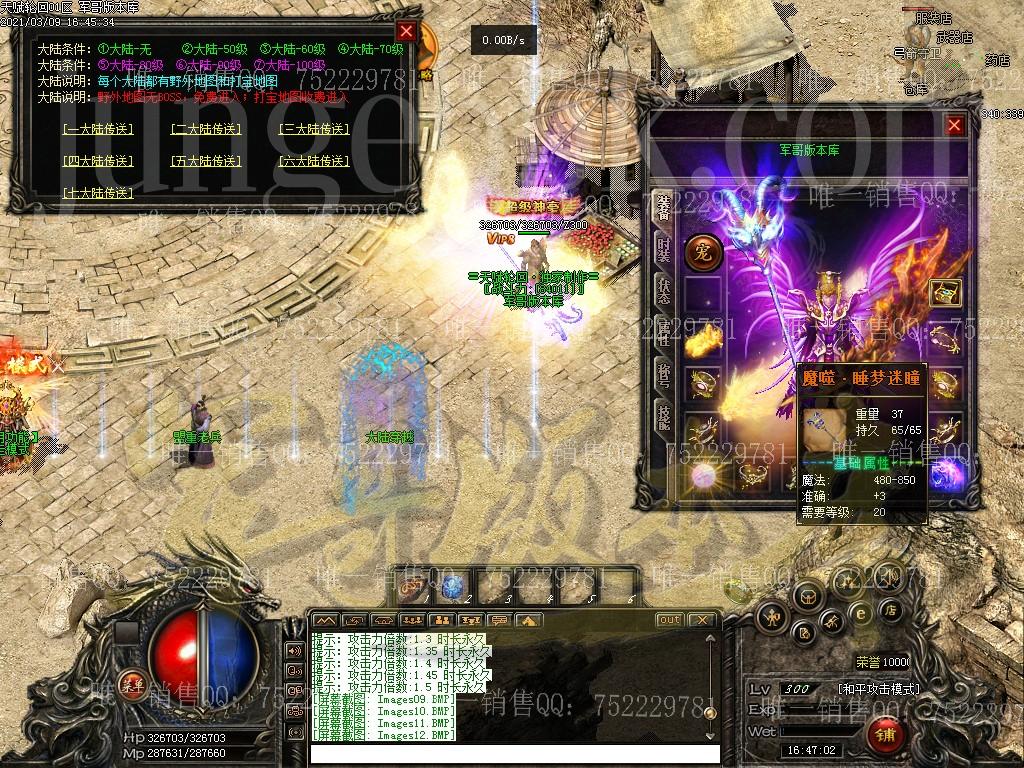Close the character equipment window

(955, 125)
